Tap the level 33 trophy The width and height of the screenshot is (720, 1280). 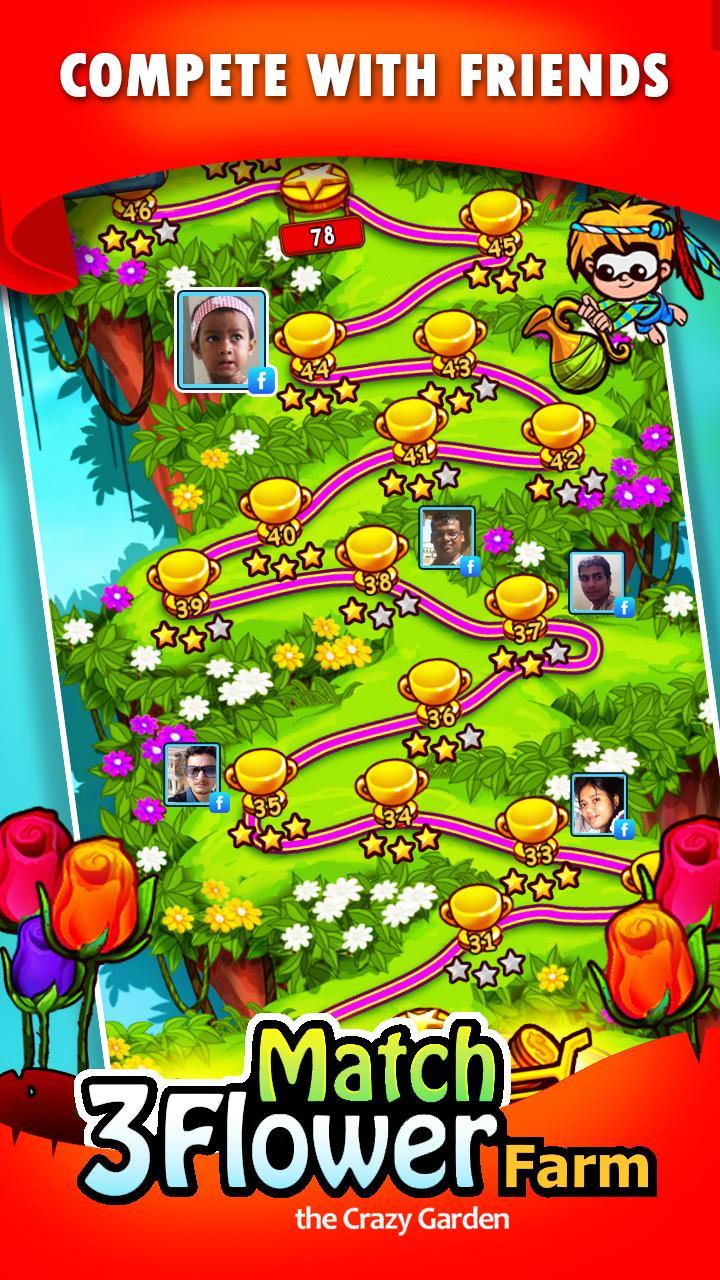pos(535,828)
